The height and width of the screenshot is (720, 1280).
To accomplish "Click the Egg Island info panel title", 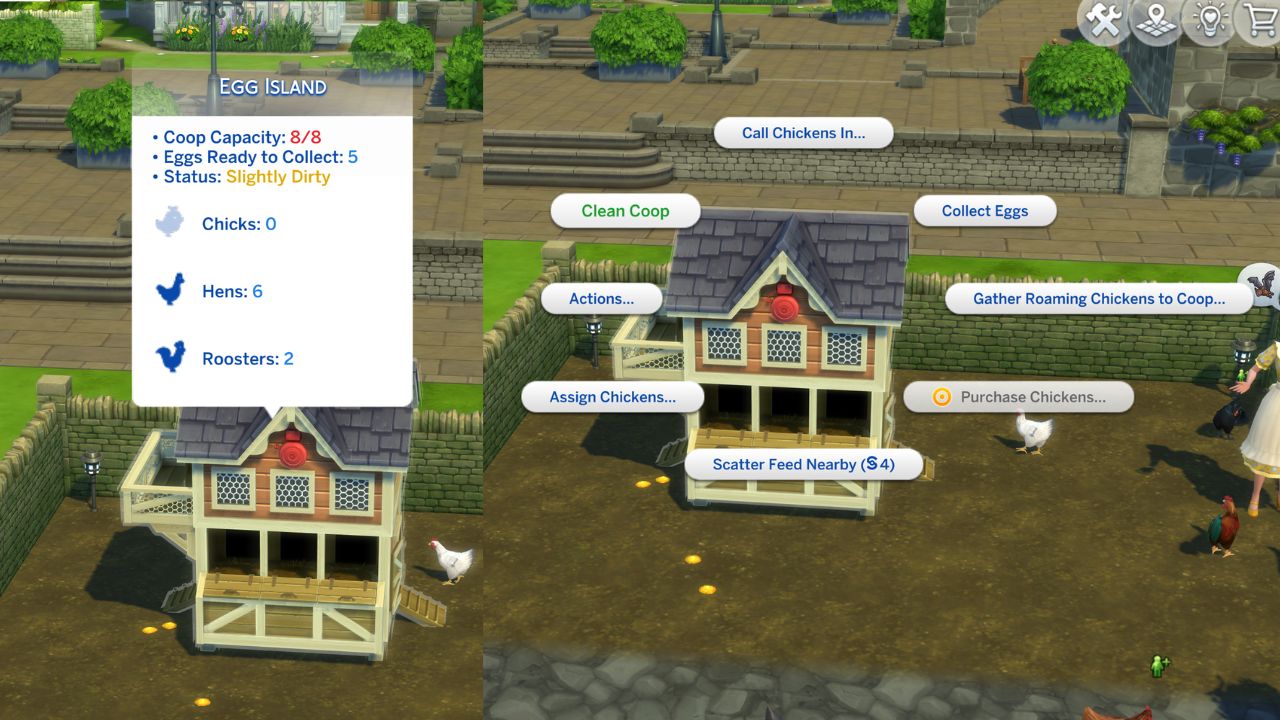I will pyautogui.click(x=273, y=88).
